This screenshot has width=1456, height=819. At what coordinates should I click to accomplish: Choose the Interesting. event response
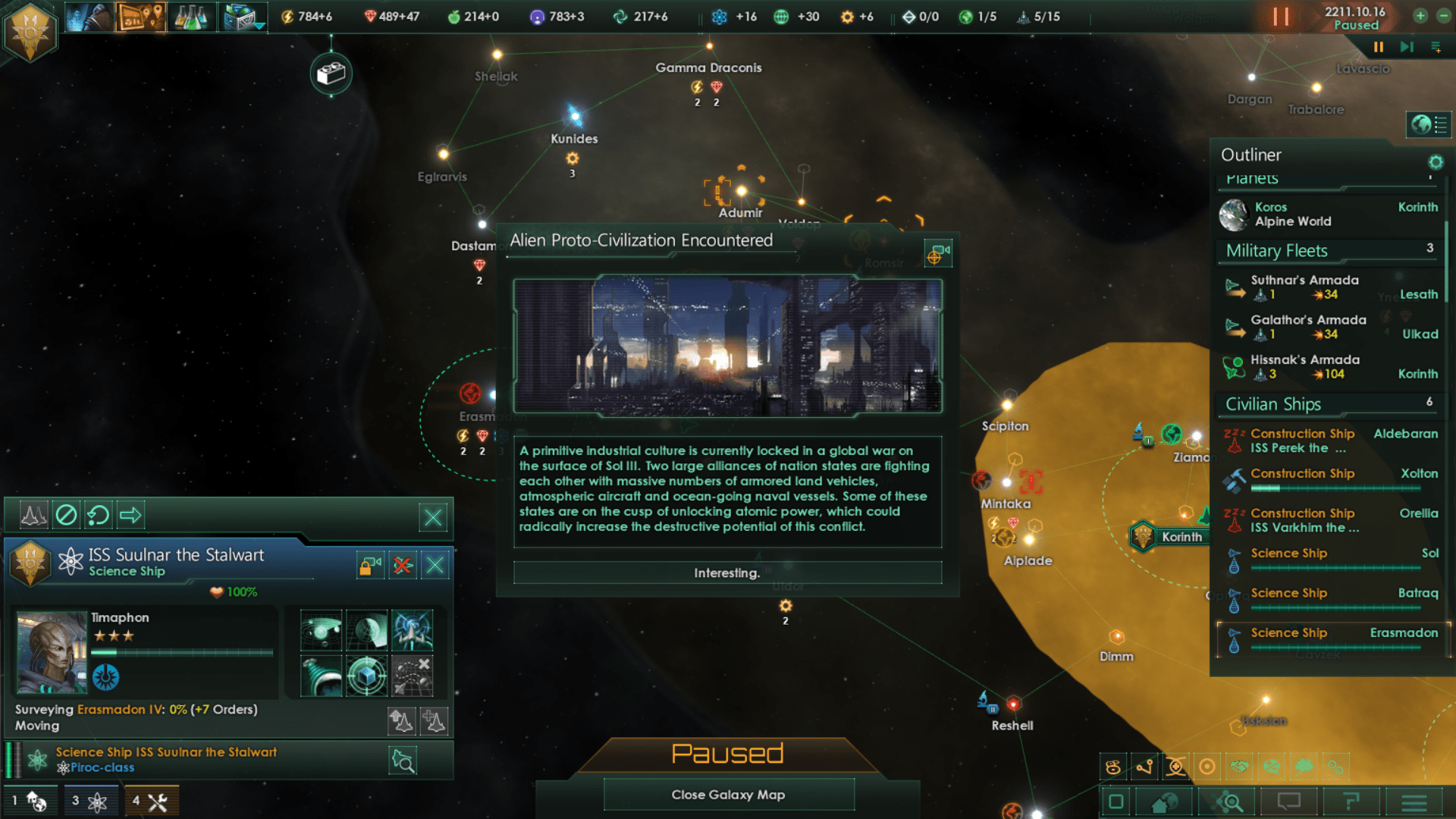click(726, 573)
